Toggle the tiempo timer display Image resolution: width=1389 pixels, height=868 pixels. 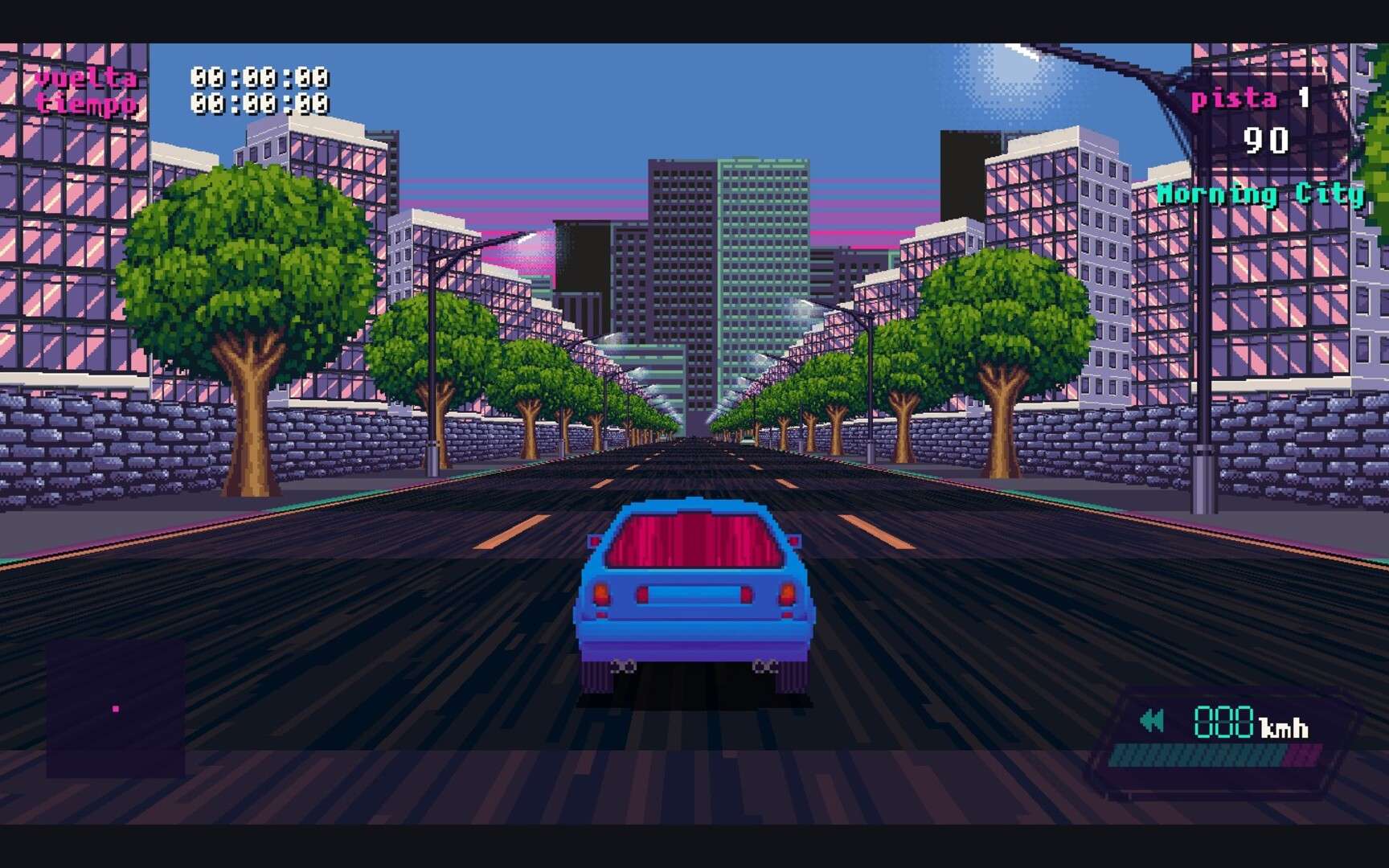point(85,102)
